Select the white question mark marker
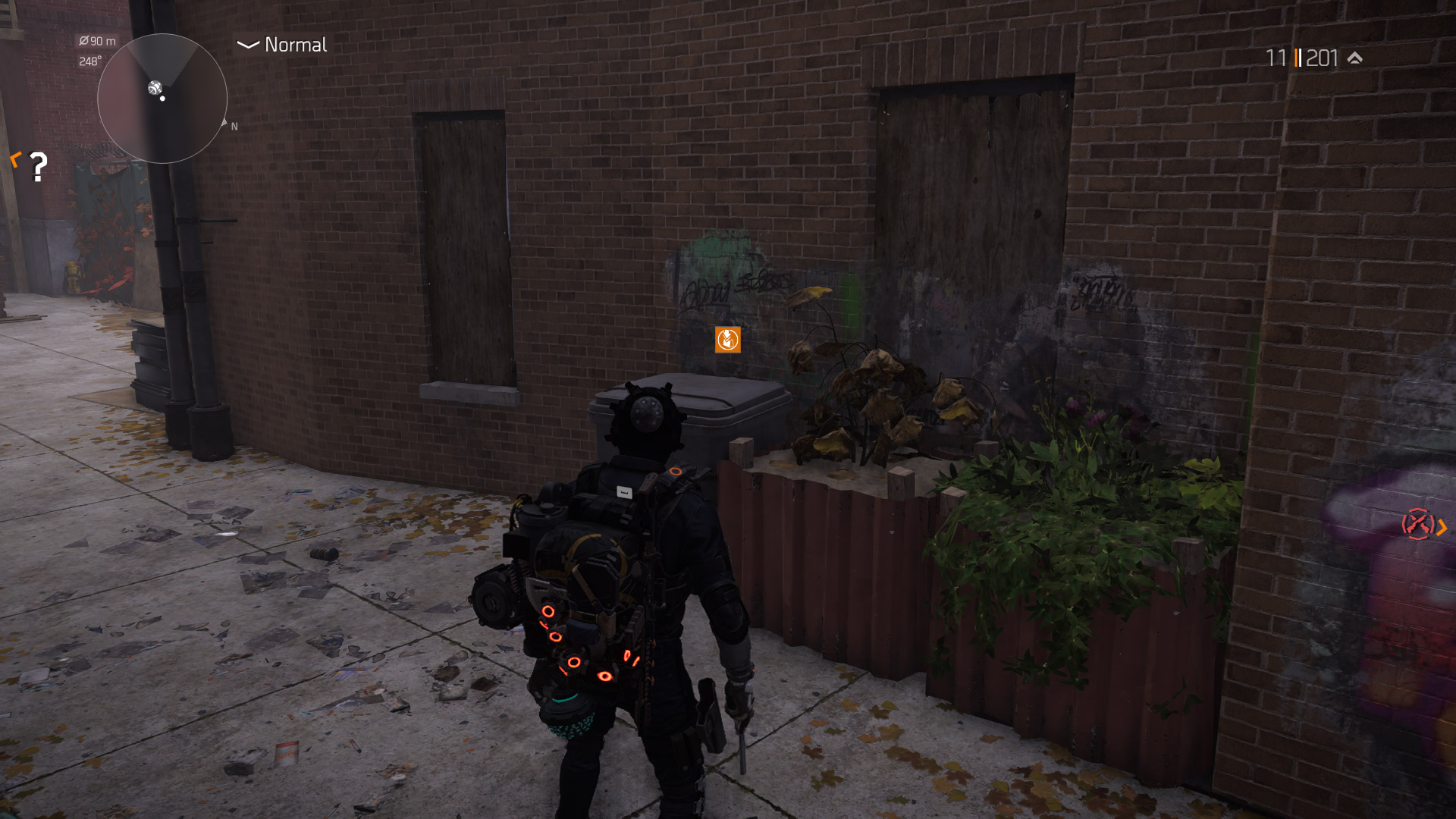This screenshot has width=1456, height=819. coord(38,166)
